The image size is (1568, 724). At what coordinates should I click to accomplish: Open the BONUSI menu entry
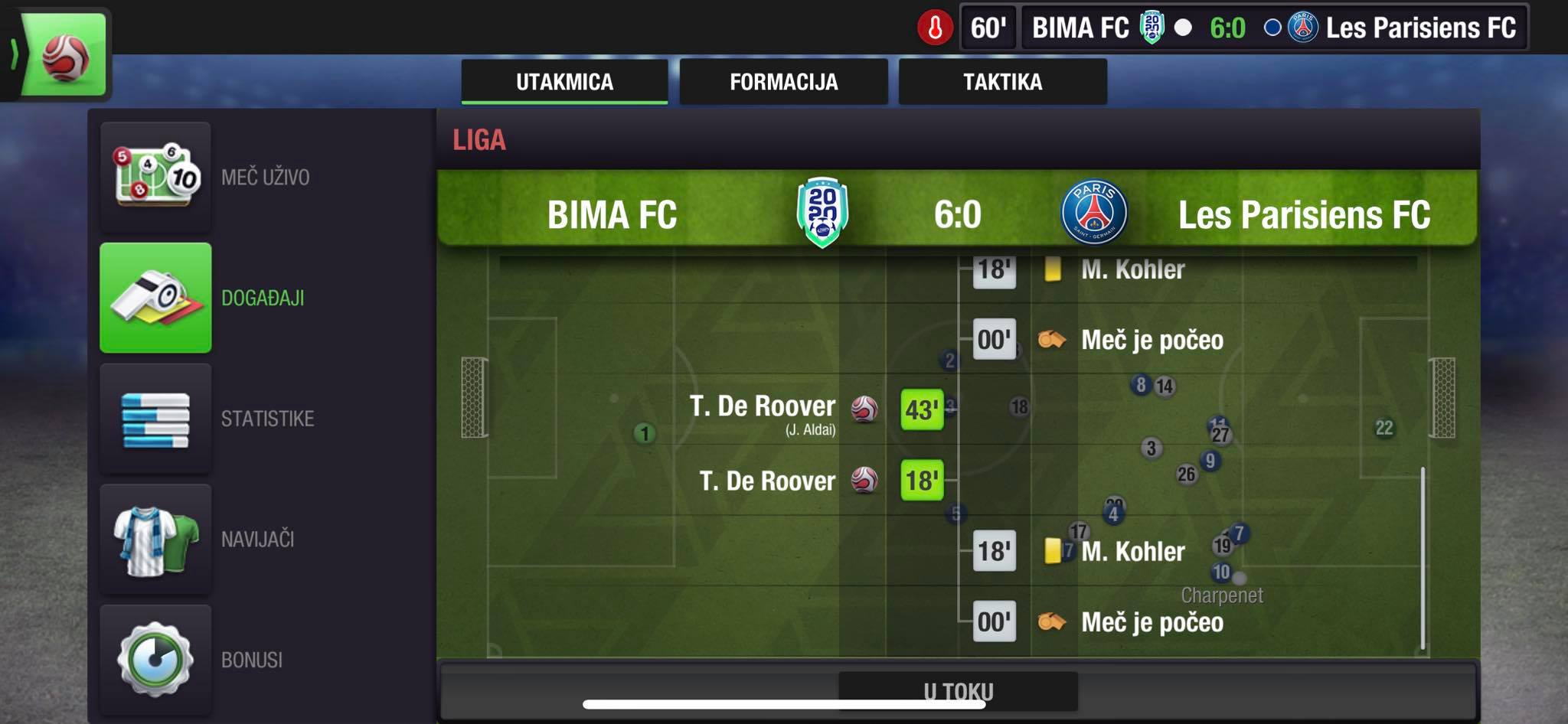click(156, 660)
